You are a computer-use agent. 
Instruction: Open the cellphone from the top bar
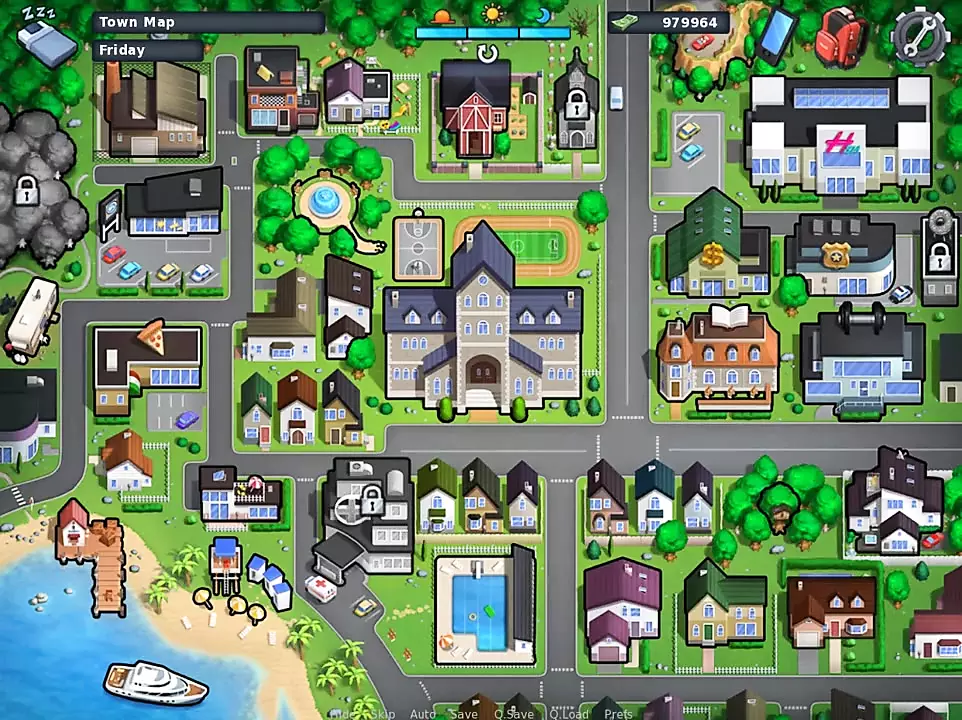[x=777, y=35]
